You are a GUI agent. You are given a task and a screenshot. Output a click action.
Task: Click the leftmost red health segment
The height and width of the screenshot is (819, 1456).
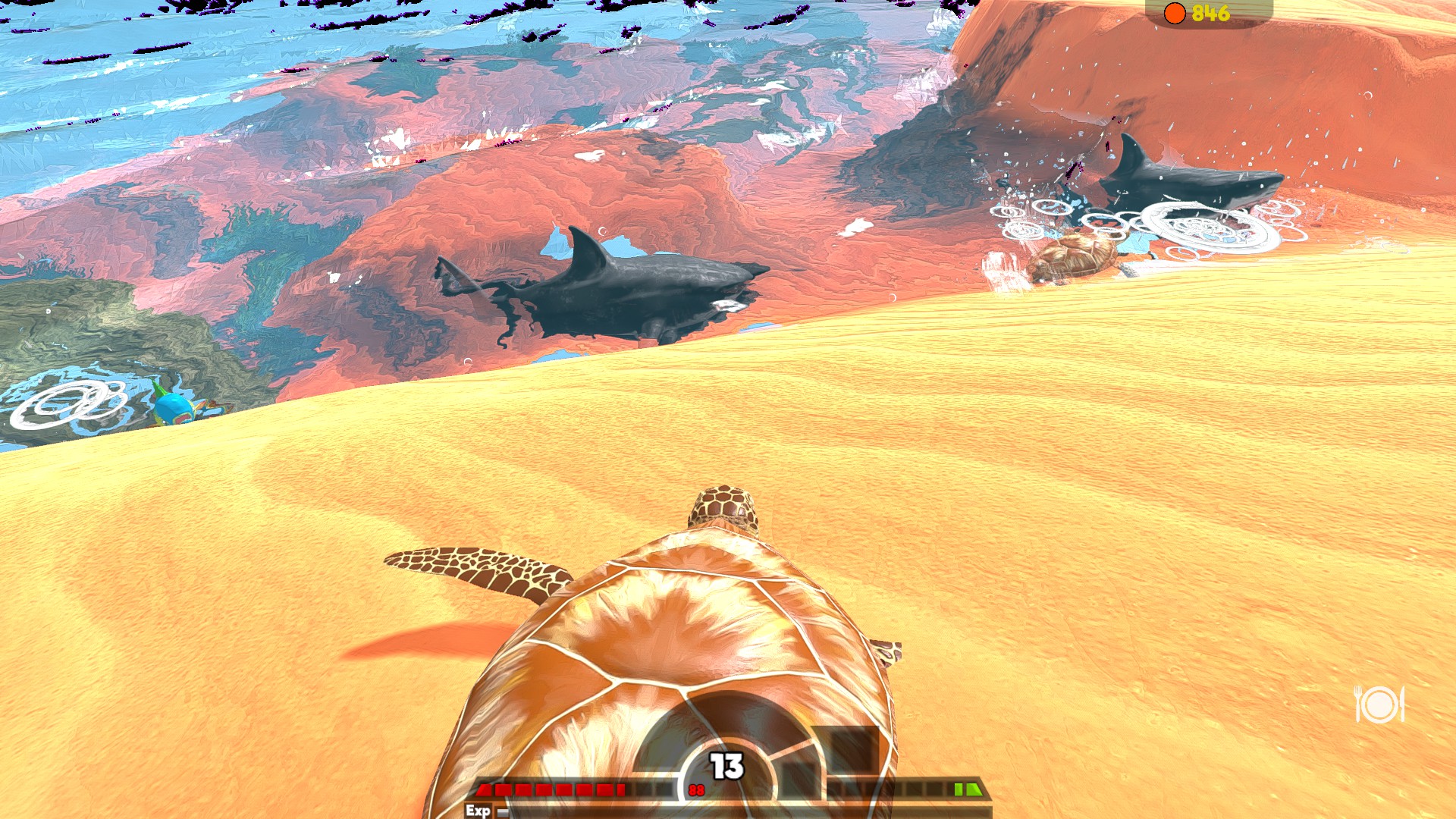tap(483, 789)
